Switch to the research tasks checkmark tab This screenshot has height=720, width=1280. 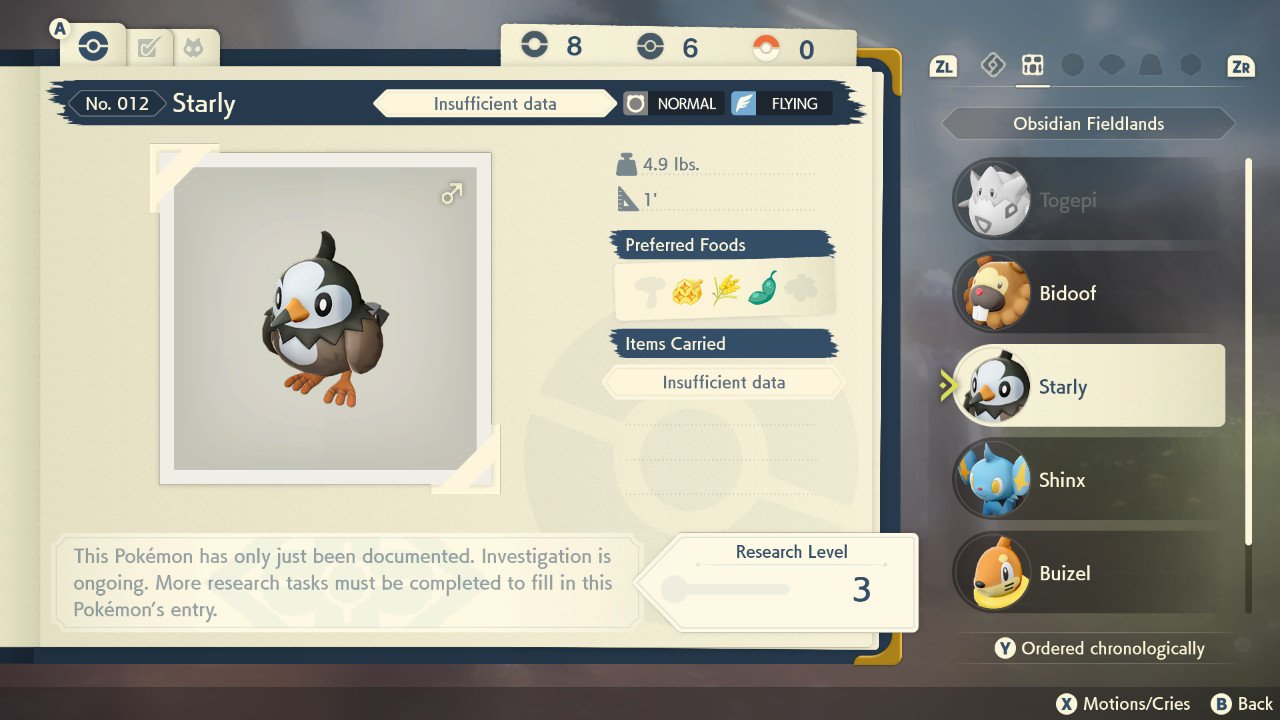click(x=149, y=47)
